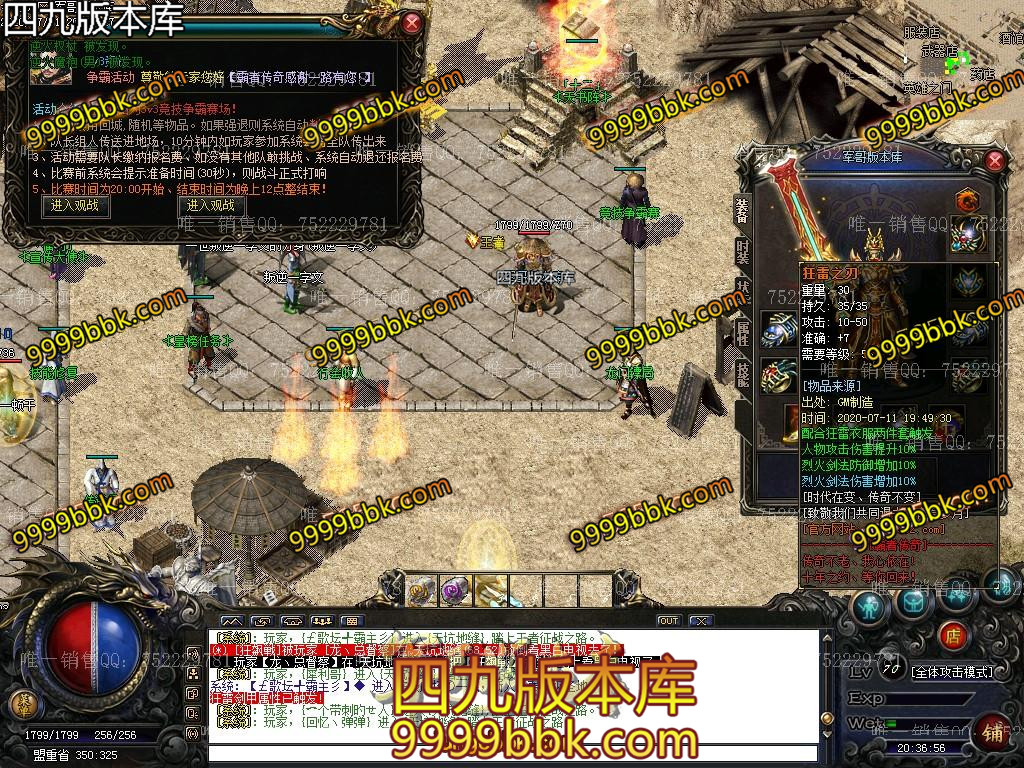The width and height of the screenshot is (1024, 768).
Task: Click the gold 英雄 hero medallion button
Action: point(22,703)
